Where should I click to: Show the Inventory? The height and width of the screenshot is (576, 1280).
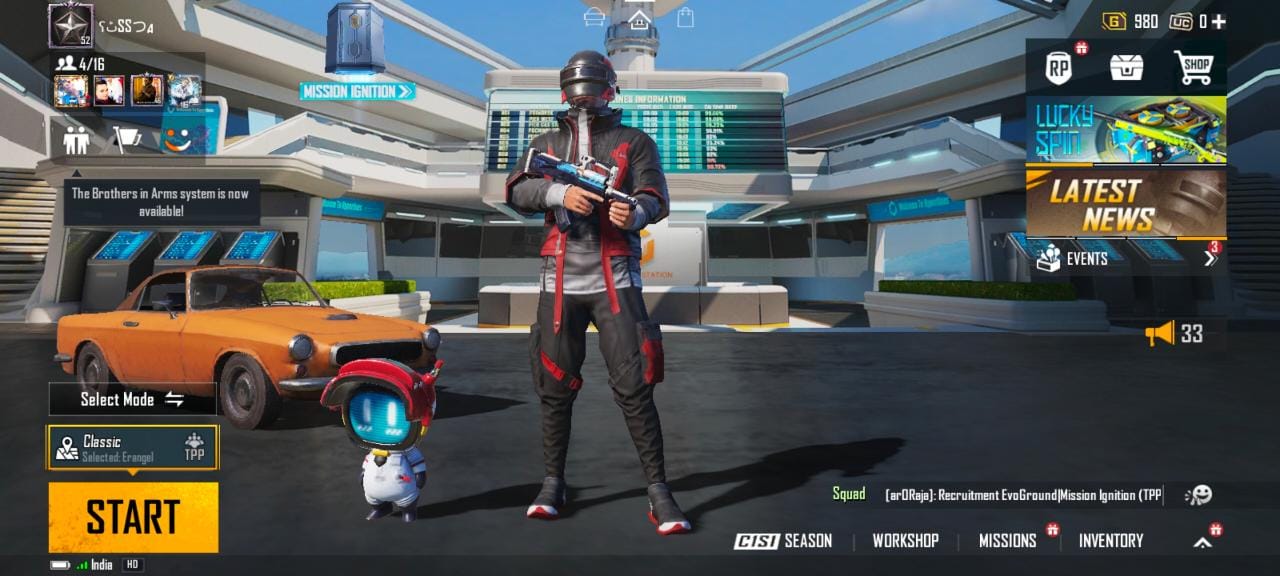coord(1110,541)
